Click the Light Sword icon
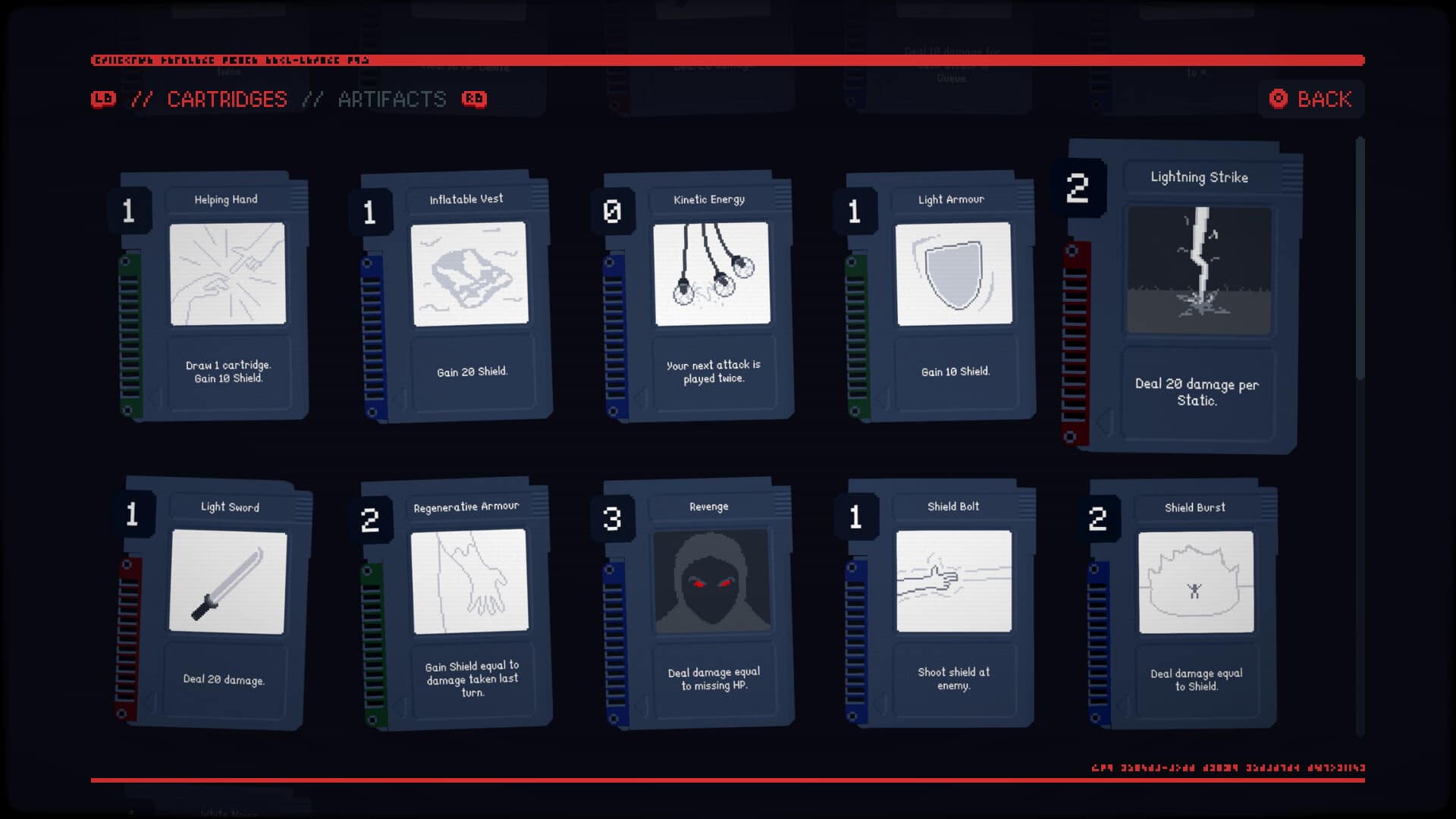 227,582
